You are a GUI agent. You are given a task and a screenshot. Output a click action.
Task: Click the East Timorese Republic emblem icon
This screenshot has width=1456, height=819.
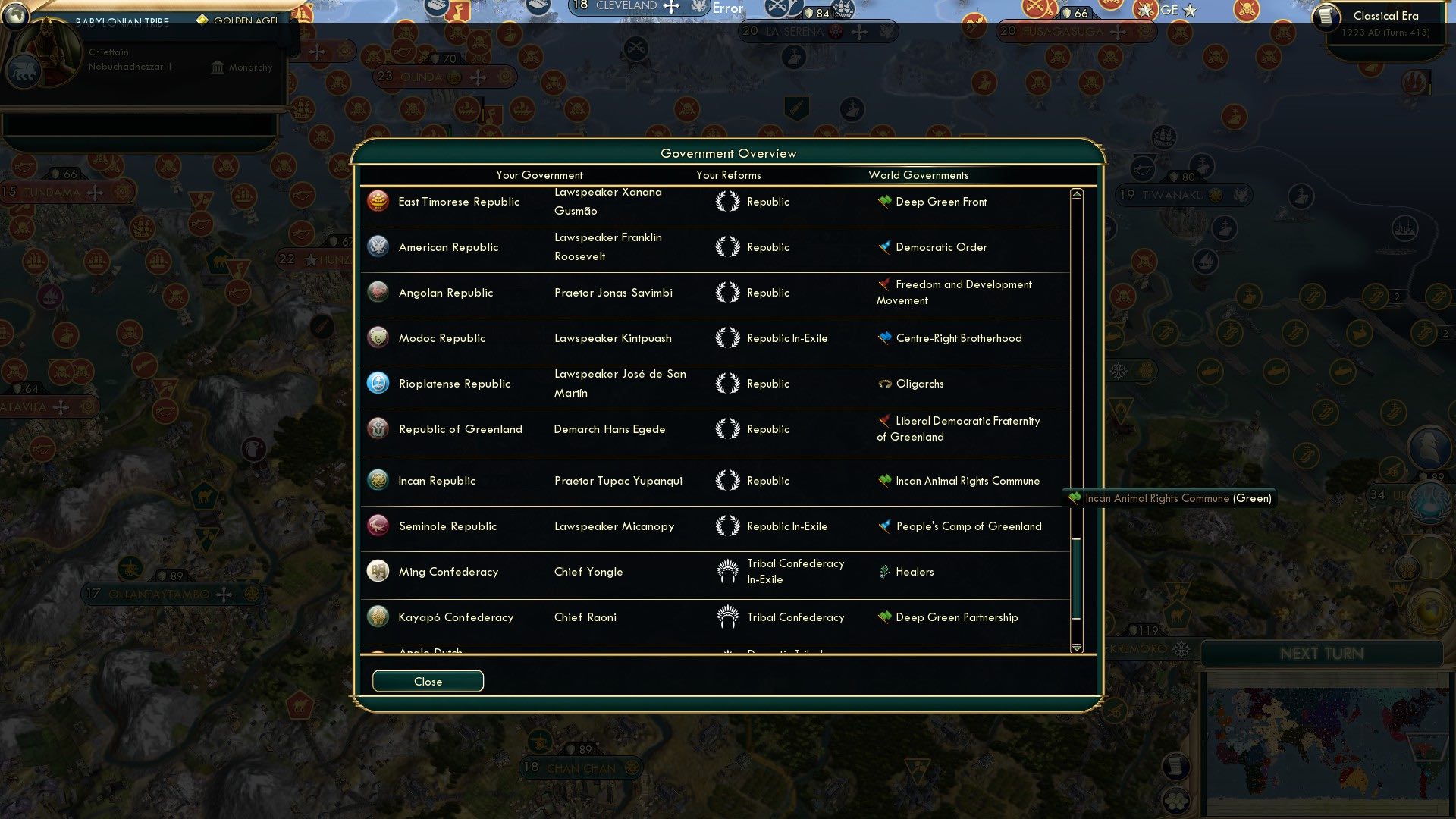378,201
